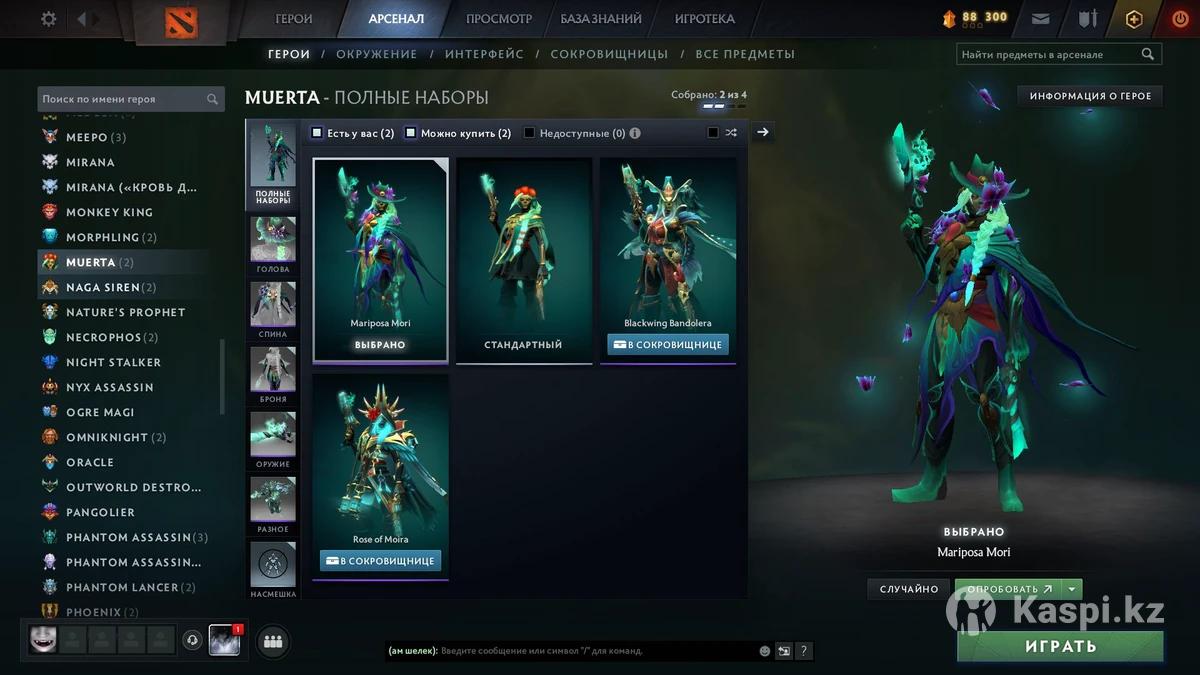Open the СОКРОВИЩНИЦЫ subtab
This screenshot has width=1200, height=675.
click(x=608, y=54)
